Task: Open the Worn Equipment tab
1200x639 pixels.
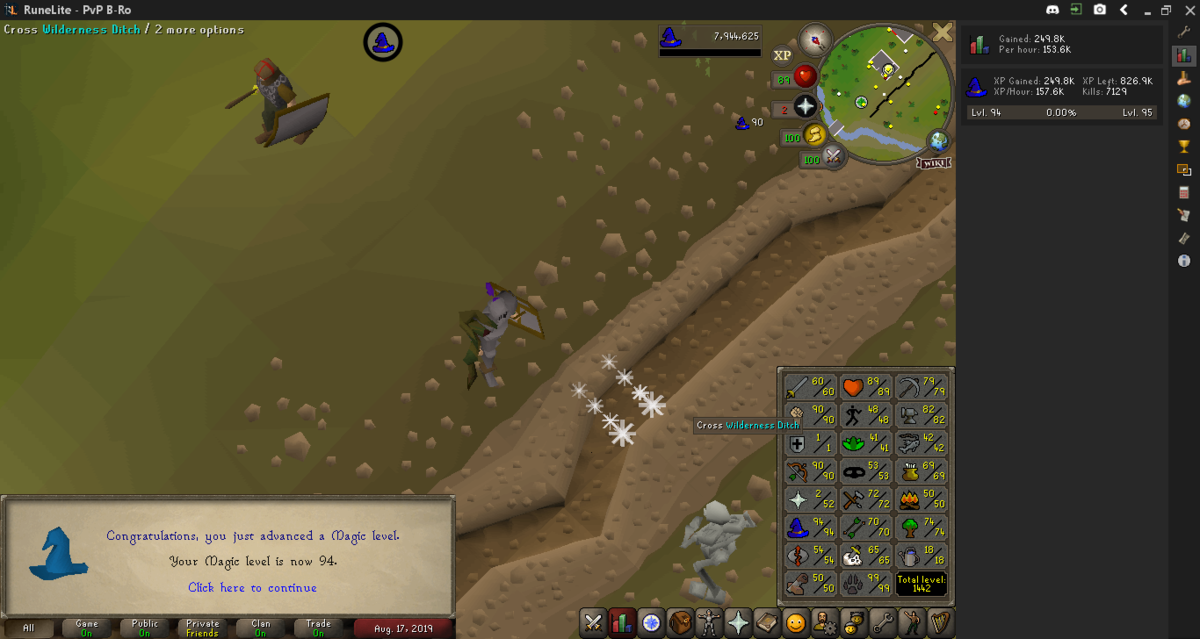Action: (x=710, y=622)
